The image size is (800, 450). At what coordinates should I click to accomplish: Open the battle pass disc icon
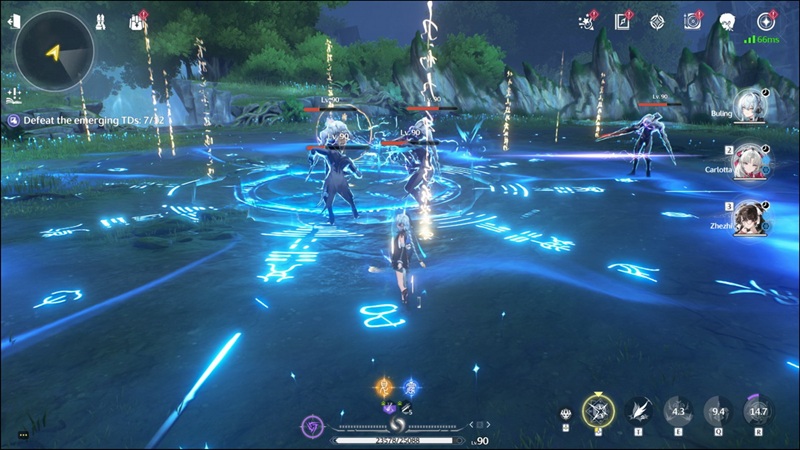point(692,21)
